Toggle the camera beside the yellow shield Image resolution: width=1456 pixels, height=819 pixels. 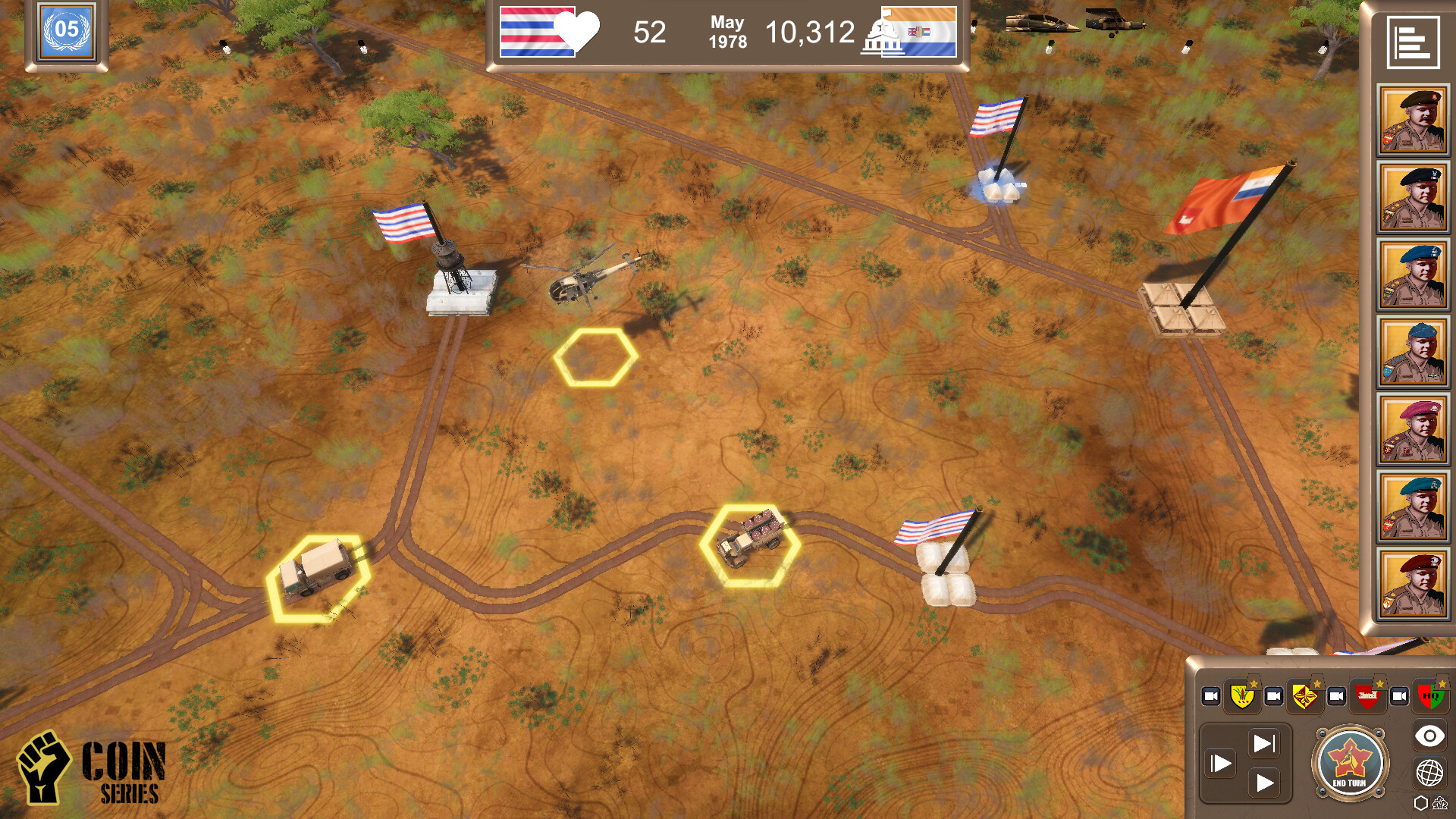pyautogui.click(x=1211, y=695)
